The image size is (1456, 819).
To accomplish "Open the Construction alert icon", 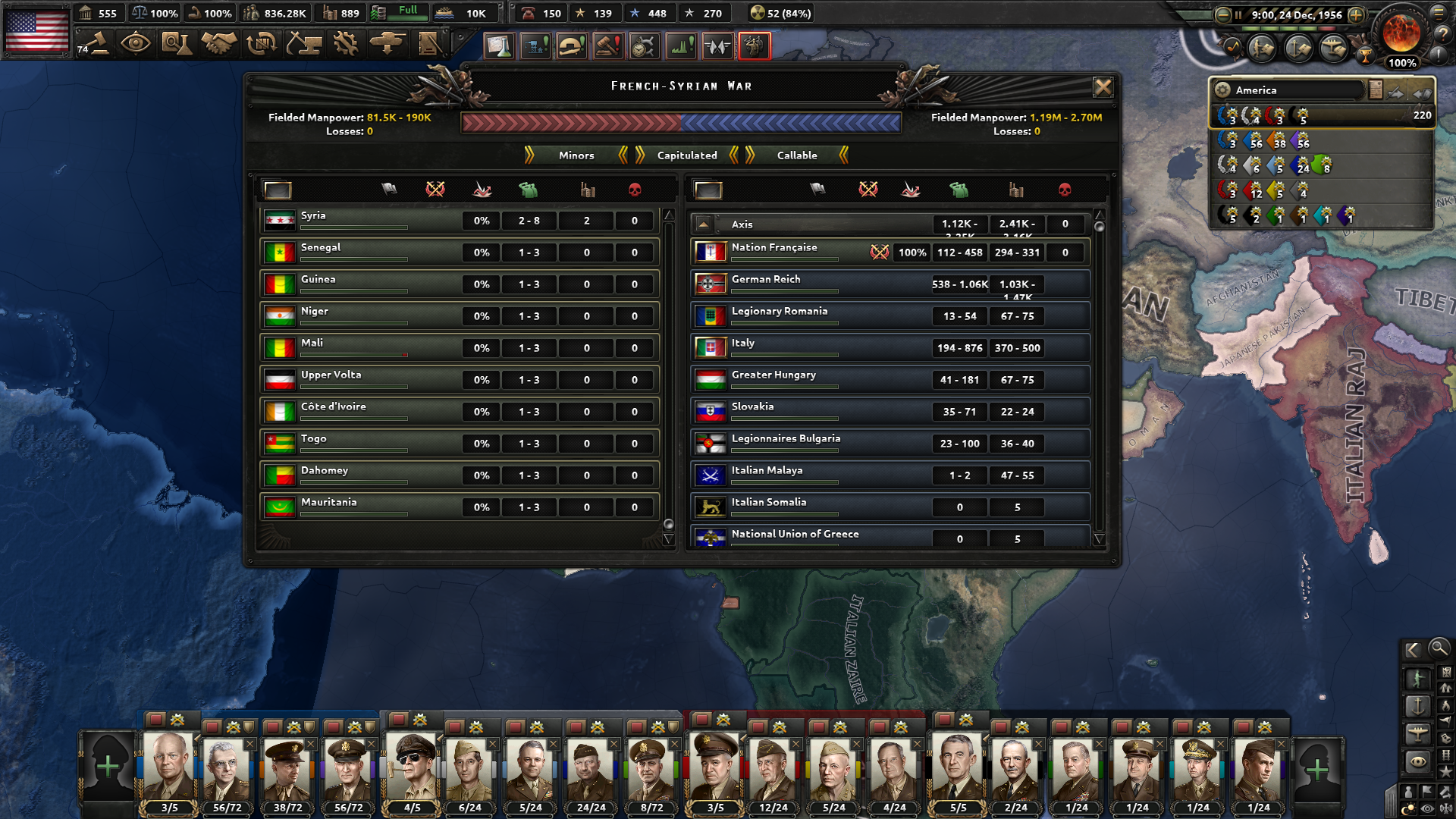I will pos(535,45).
